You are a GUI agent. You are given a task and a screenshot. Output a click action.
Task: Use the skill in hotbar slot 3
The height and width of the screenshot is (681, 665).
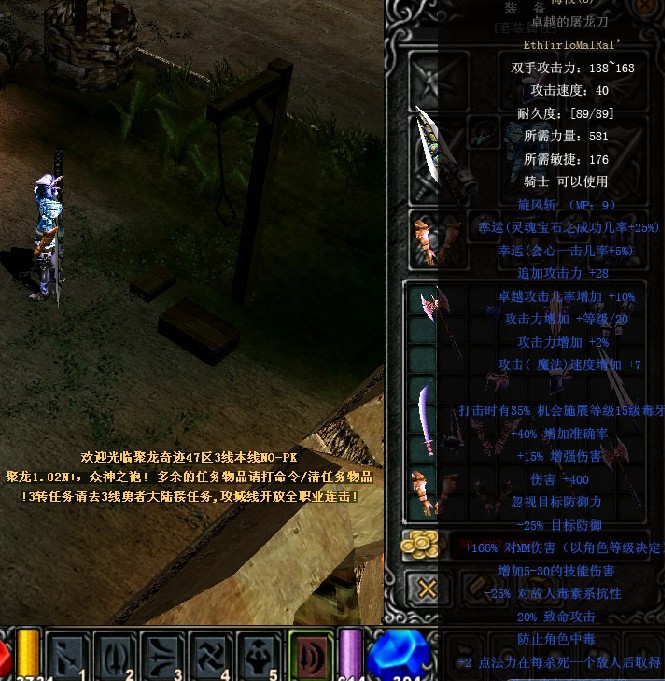pos(165,654)
